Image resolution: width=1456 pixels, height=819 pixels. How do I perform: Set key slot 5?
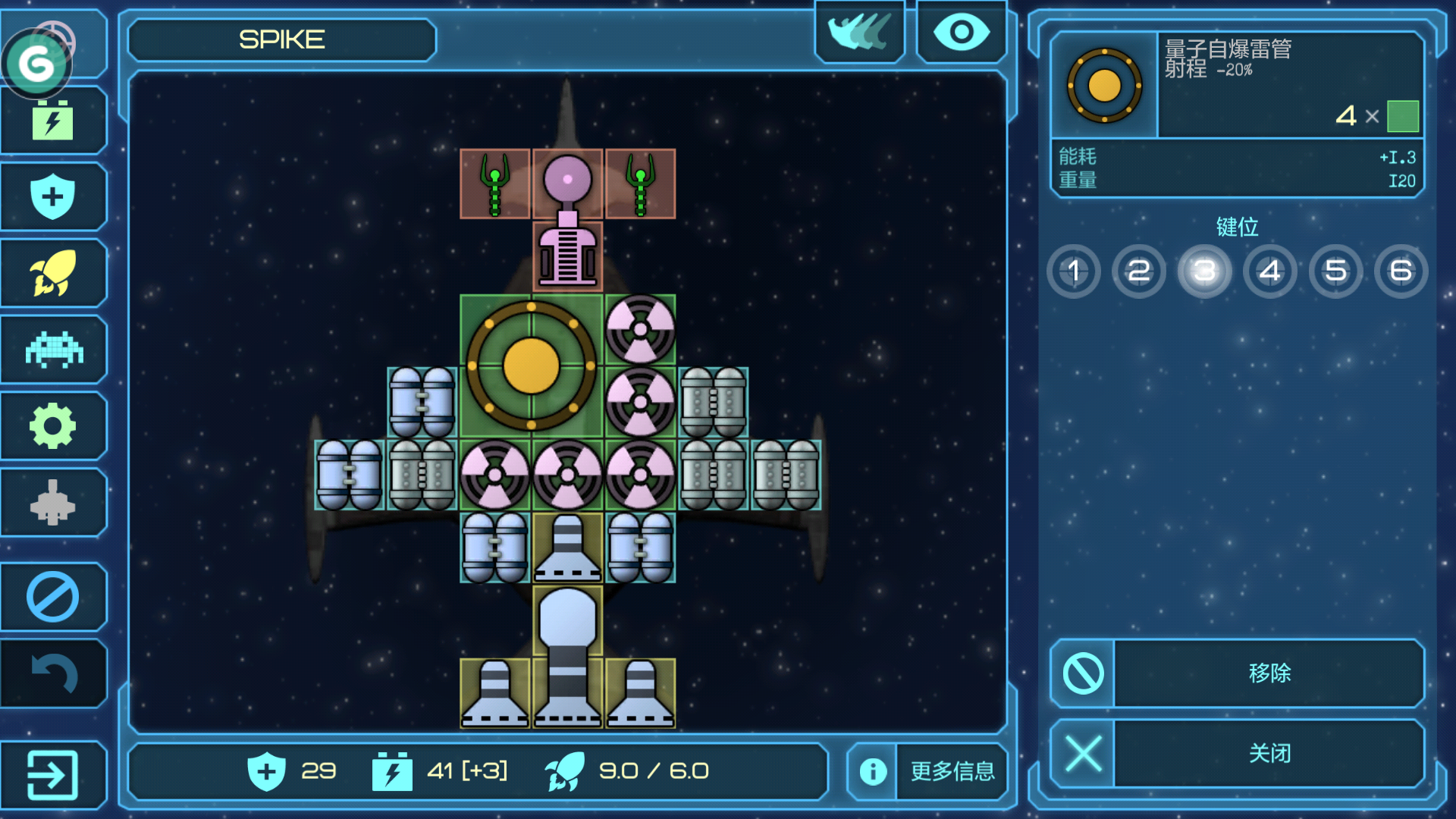(1335, 271)
